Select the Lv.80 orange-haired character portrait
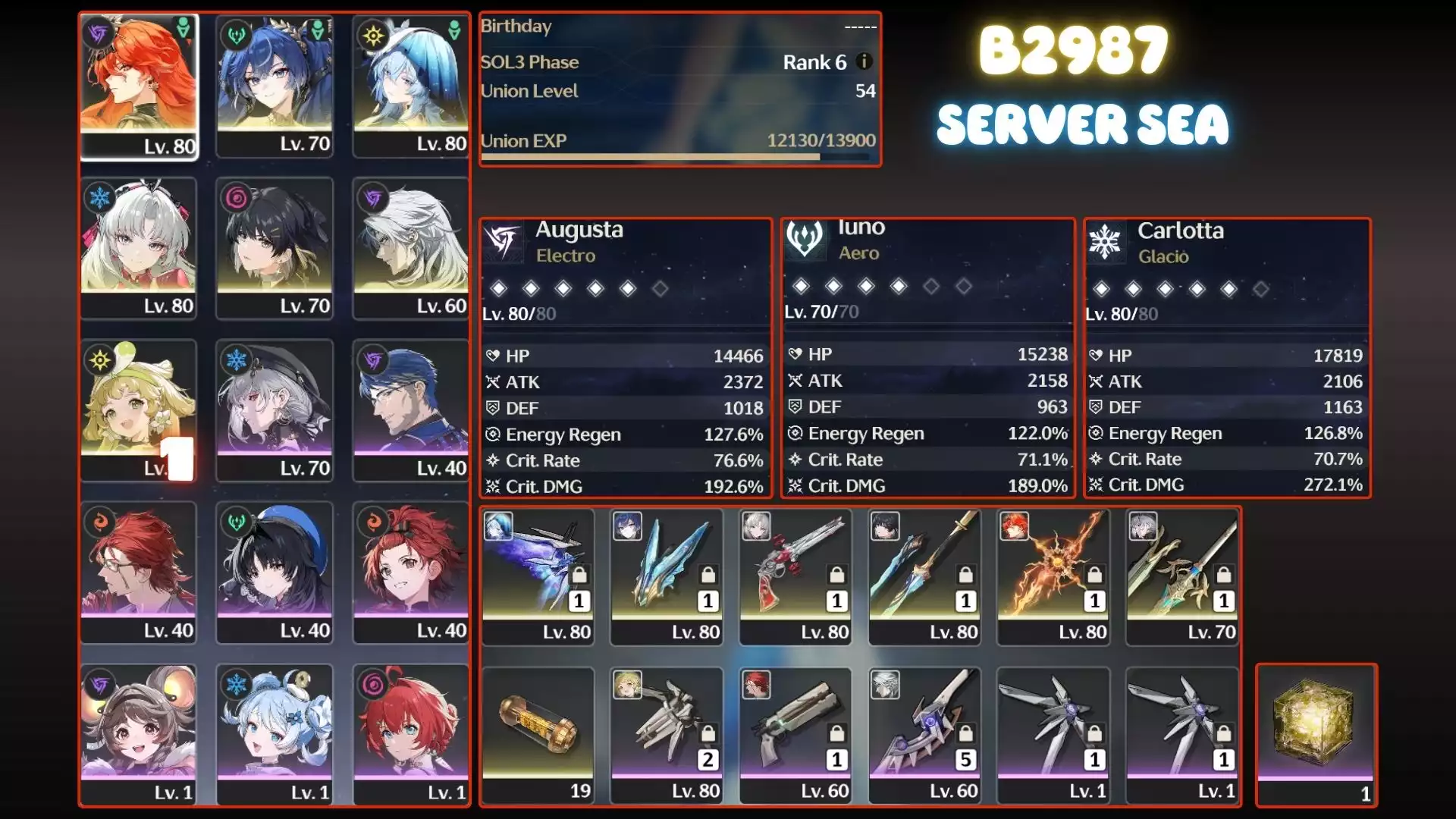The width and height of the screenshot is (1456, 819). pos(138,83)
